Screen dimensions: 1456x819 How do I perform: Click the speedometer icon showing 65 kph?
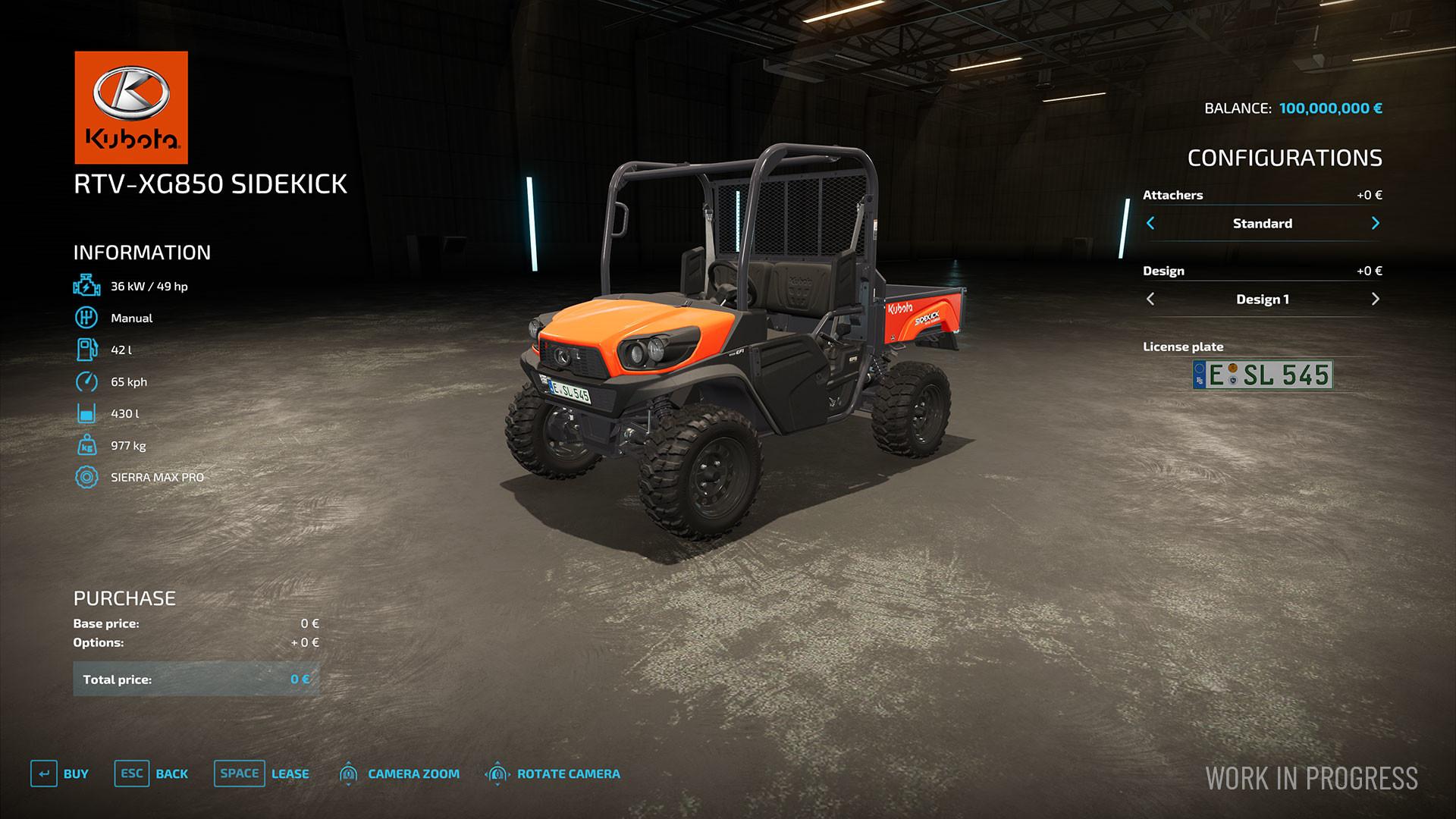coord(86,381)
